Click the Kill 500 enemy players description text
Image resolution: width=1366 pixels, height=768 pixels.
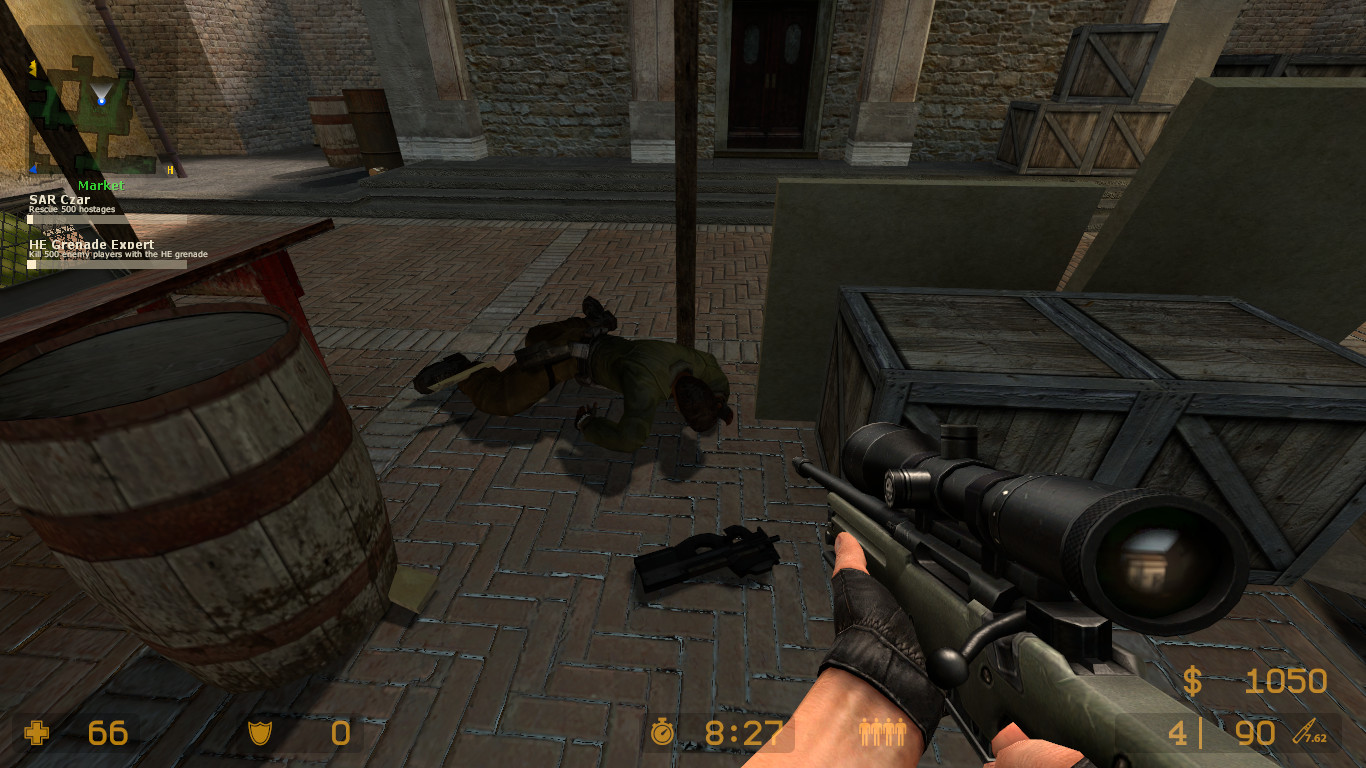[120, 253]
